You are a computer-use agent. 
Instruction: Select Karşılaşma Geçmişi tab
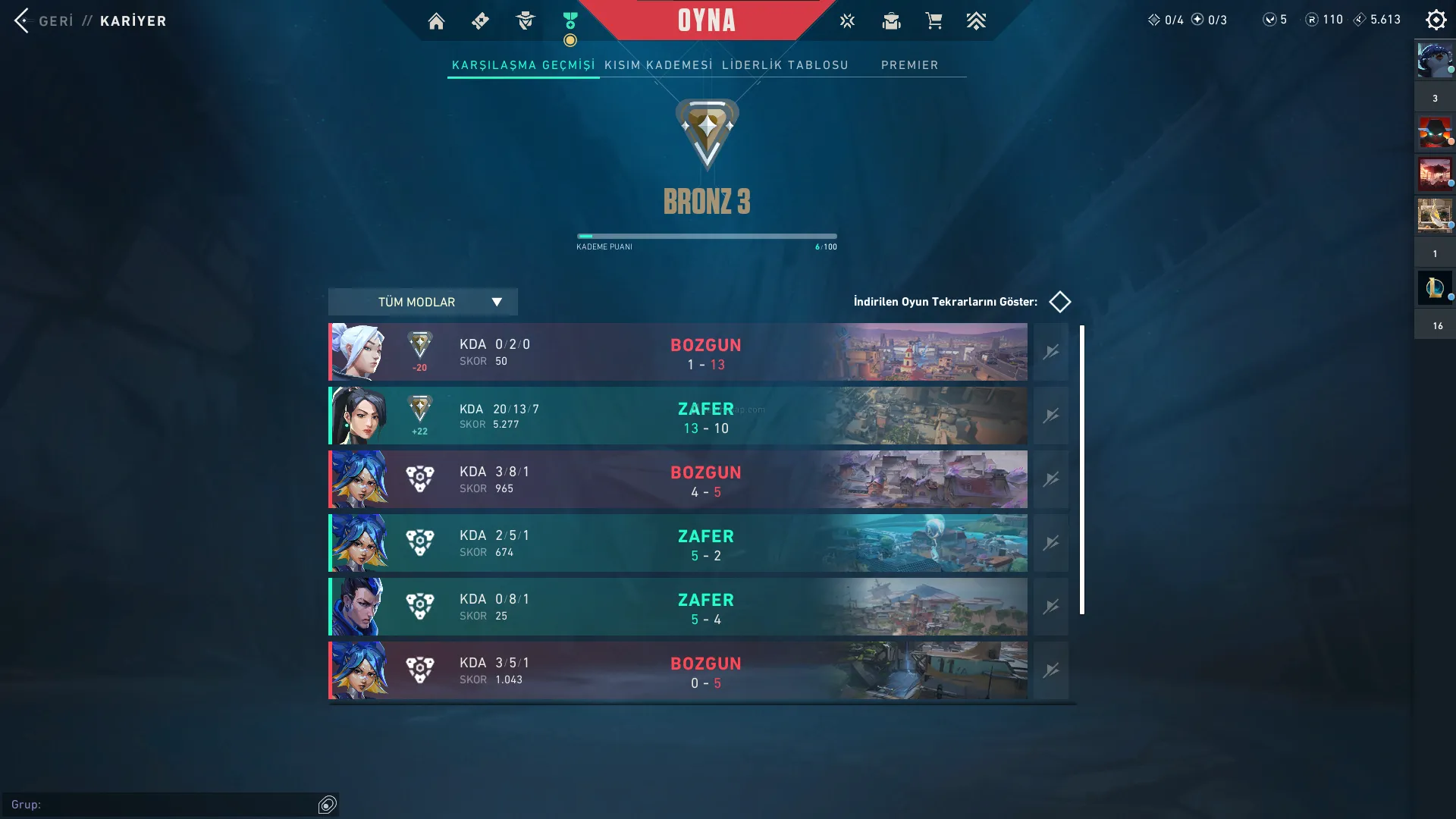523,65
